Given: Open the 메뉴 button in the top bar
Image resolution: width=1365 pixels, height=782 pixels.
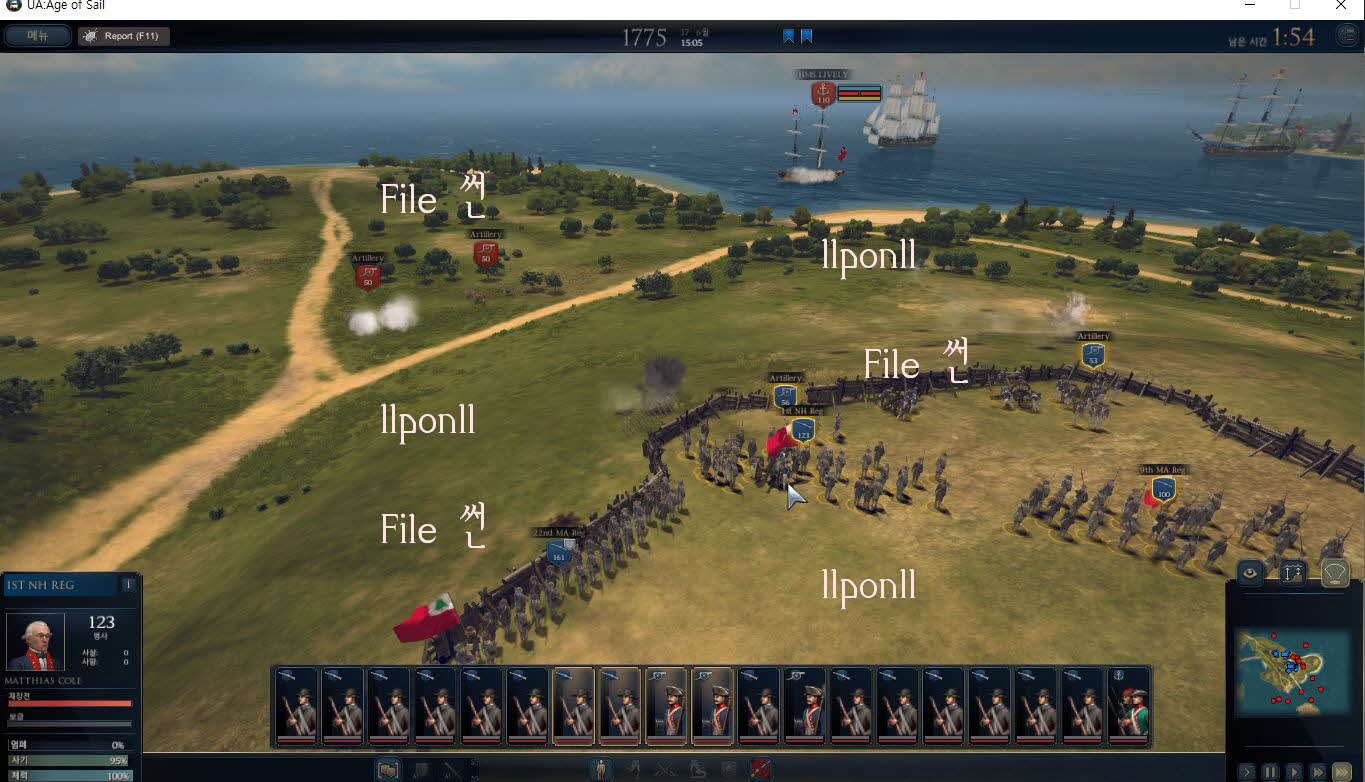Looking at the screenshot, I should [37, 36].
